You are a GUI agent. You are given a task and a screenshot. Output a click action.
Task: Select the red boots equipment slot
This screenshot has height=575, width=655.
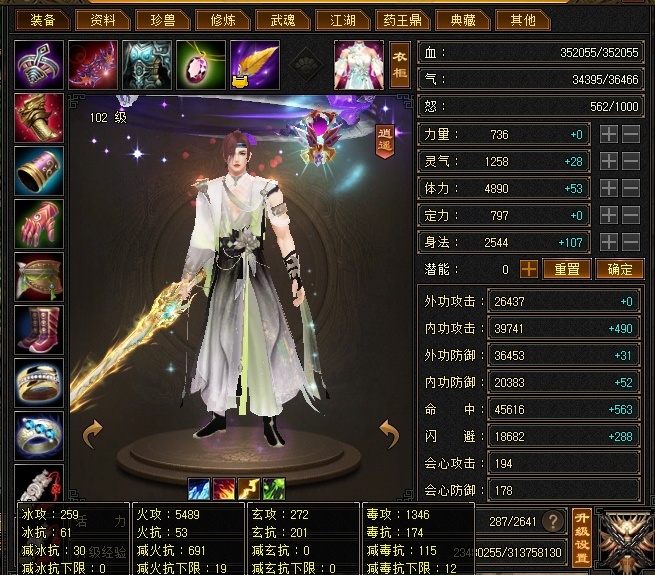click(39, 329)
